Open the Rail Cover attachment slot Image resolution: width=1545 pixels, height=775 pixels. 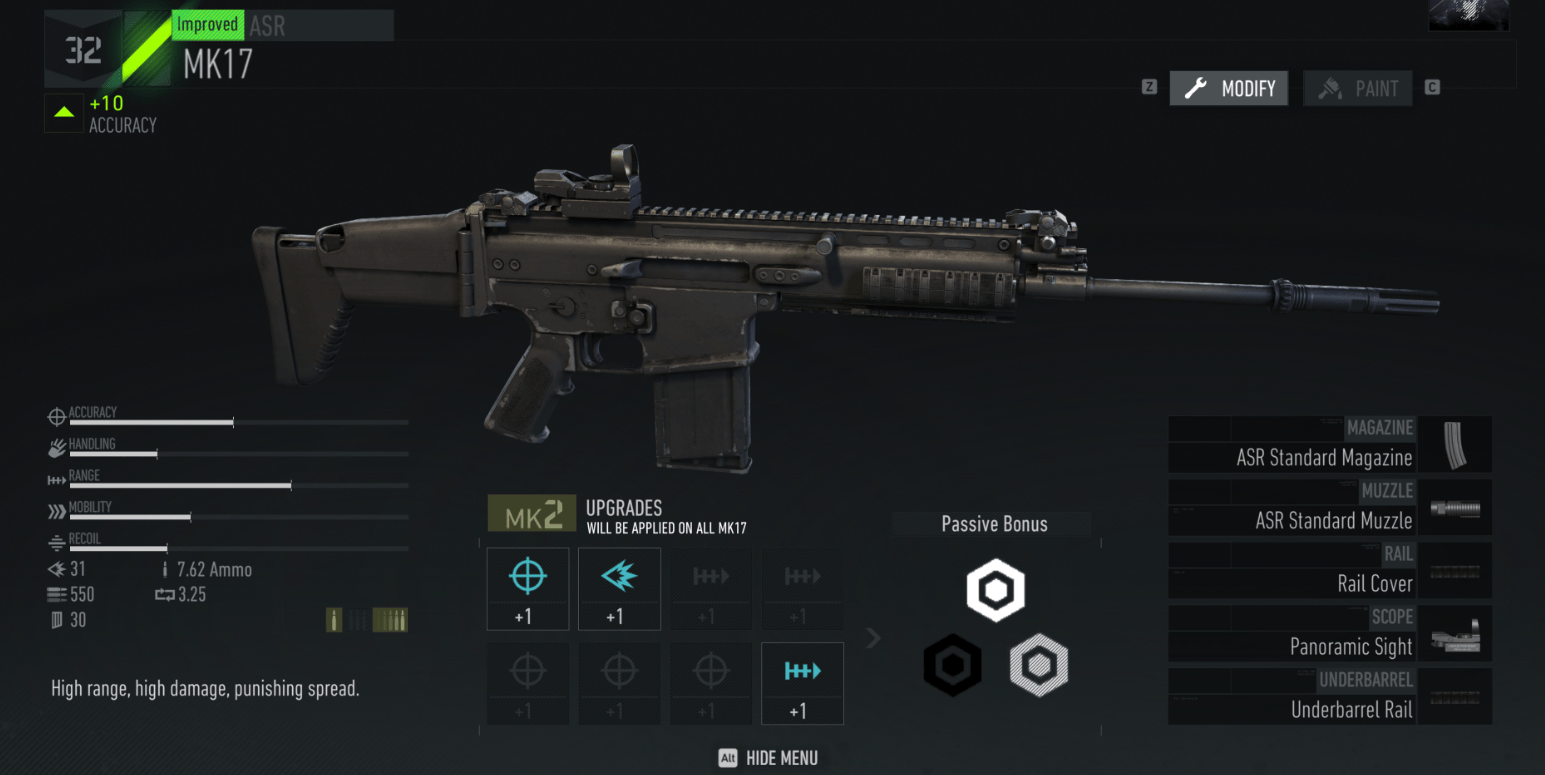pos(1329,571)
